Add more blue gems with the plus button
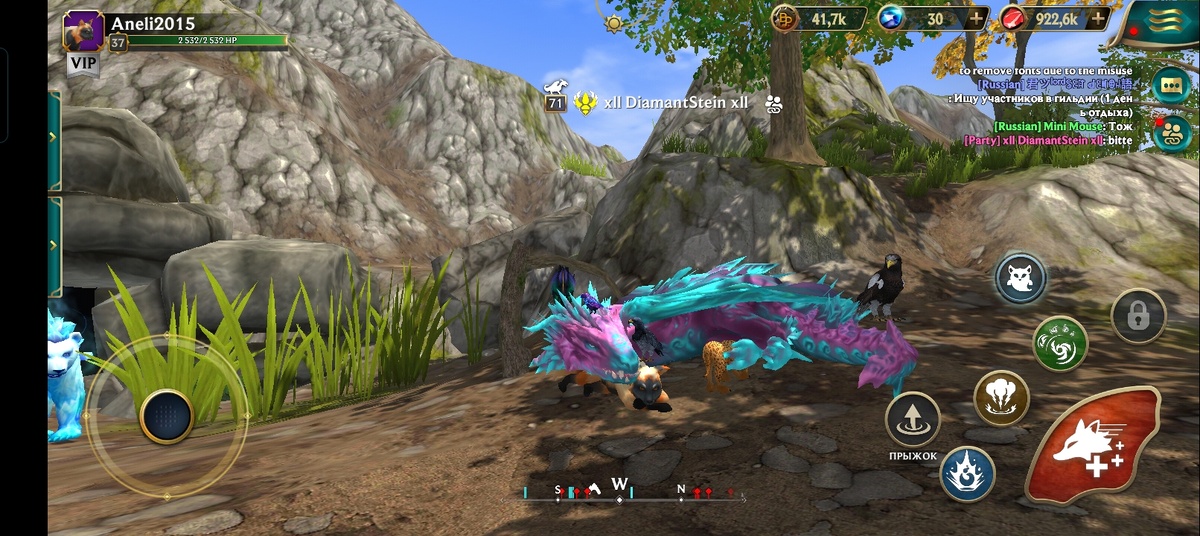The width and height of the screenshot is (1200, 536). 975,18
